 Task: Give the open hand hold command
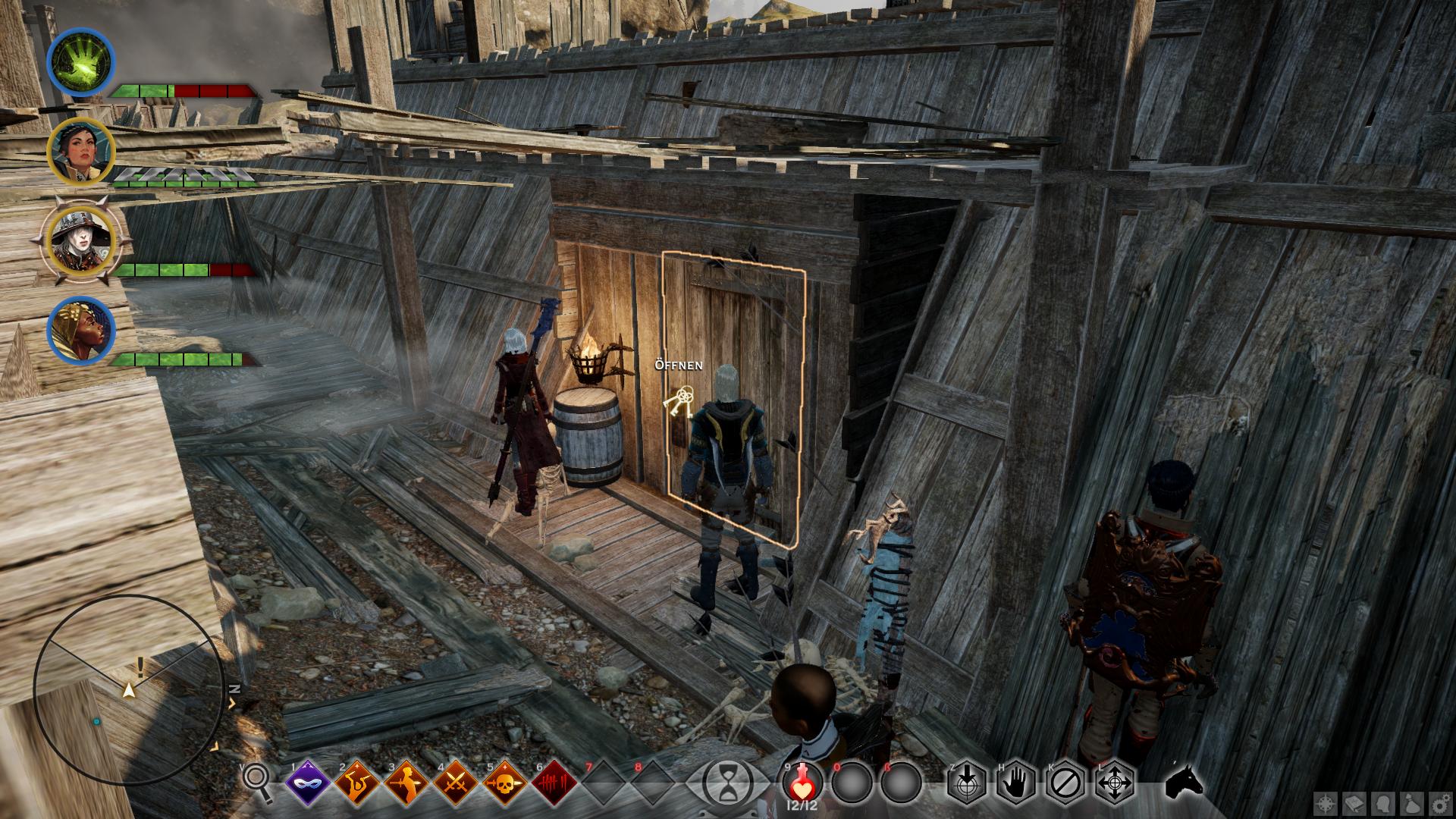click(1017, 781)
